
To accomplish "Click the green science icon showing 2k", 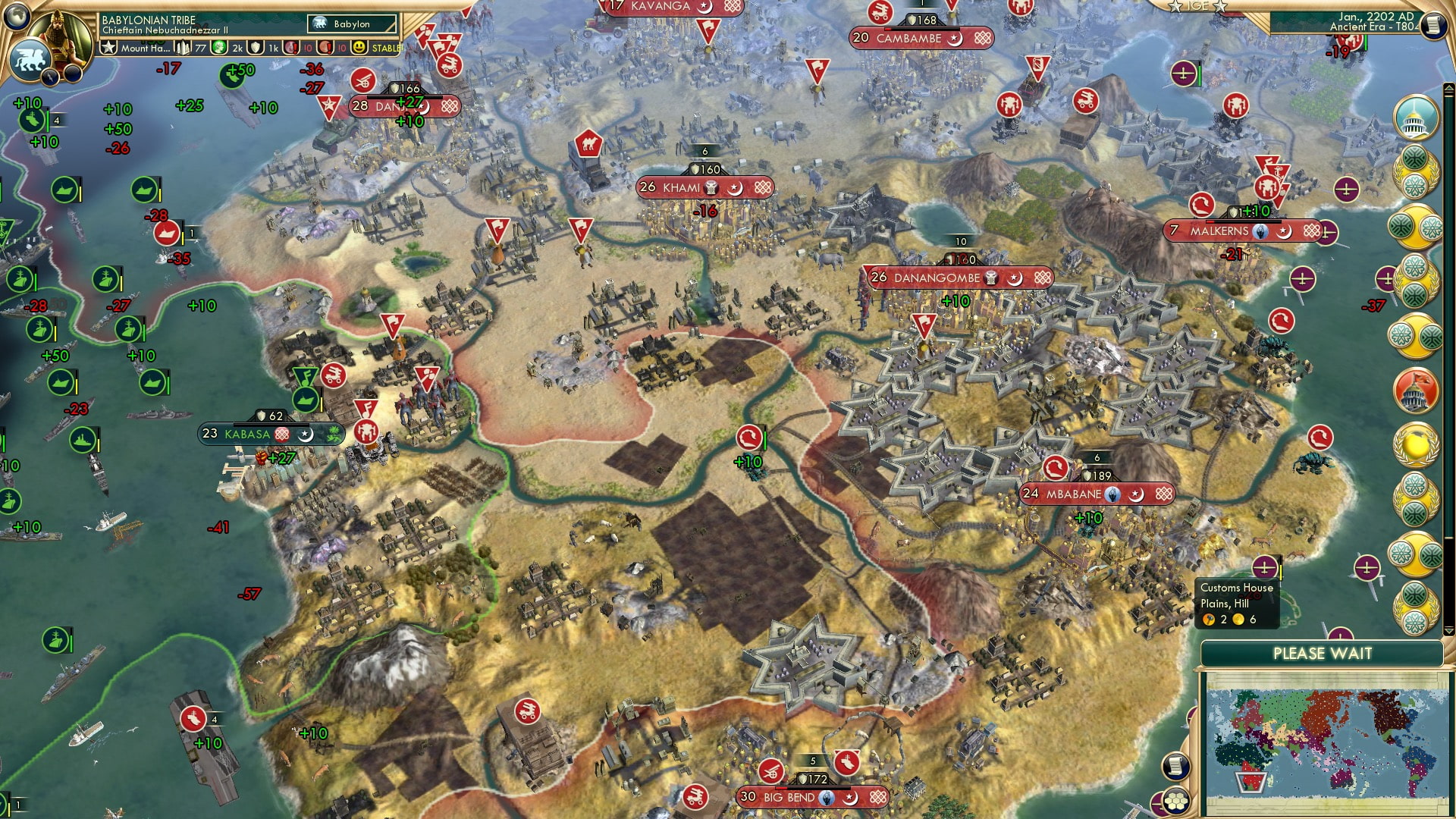I will click(x=220, y=47).
